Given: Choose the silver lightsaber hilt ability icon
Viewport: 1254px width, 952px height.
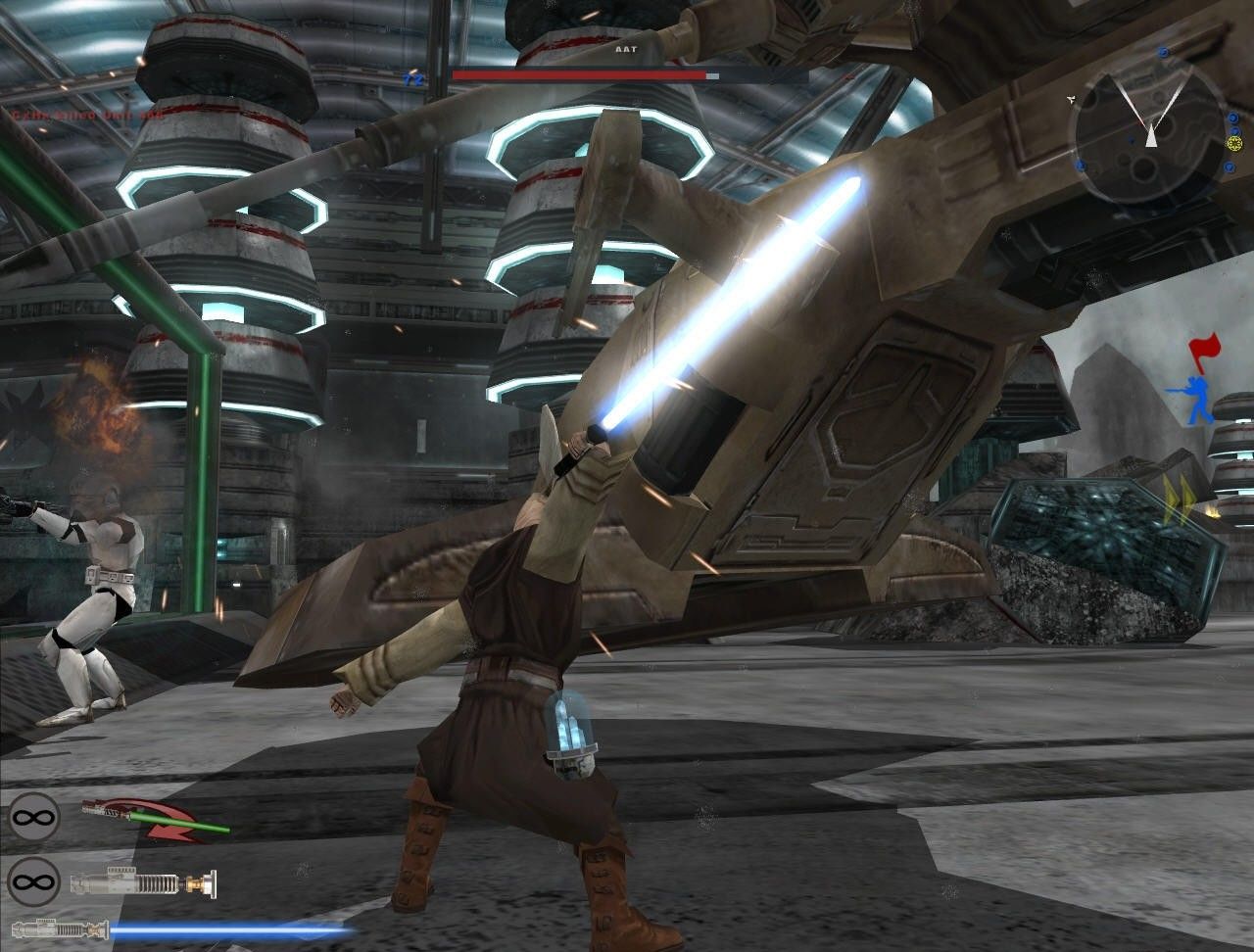Looking at the screenshot, I should (143, 882).
